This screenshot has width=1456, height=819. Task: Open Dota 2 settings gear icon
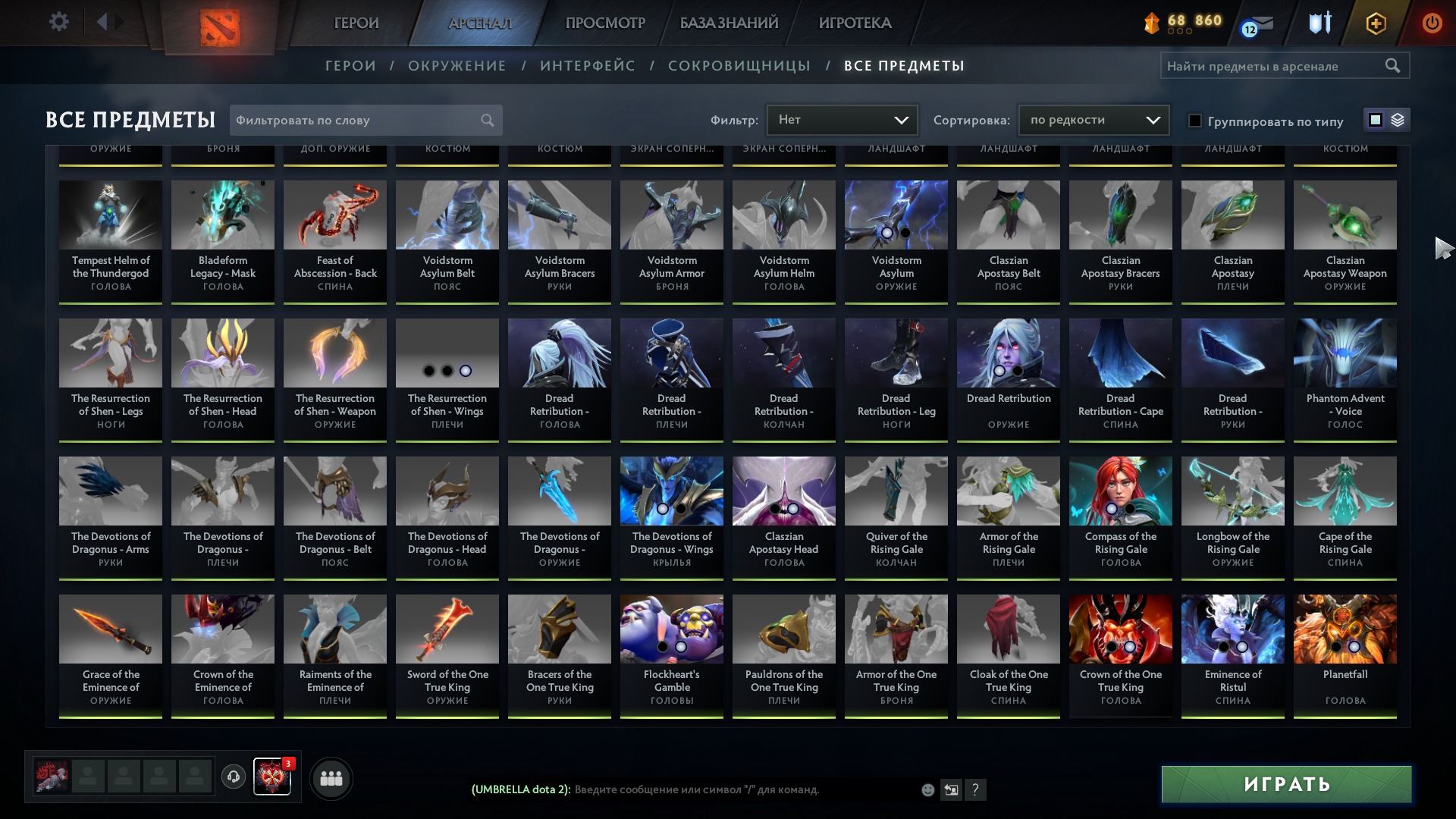click(59, 21)
